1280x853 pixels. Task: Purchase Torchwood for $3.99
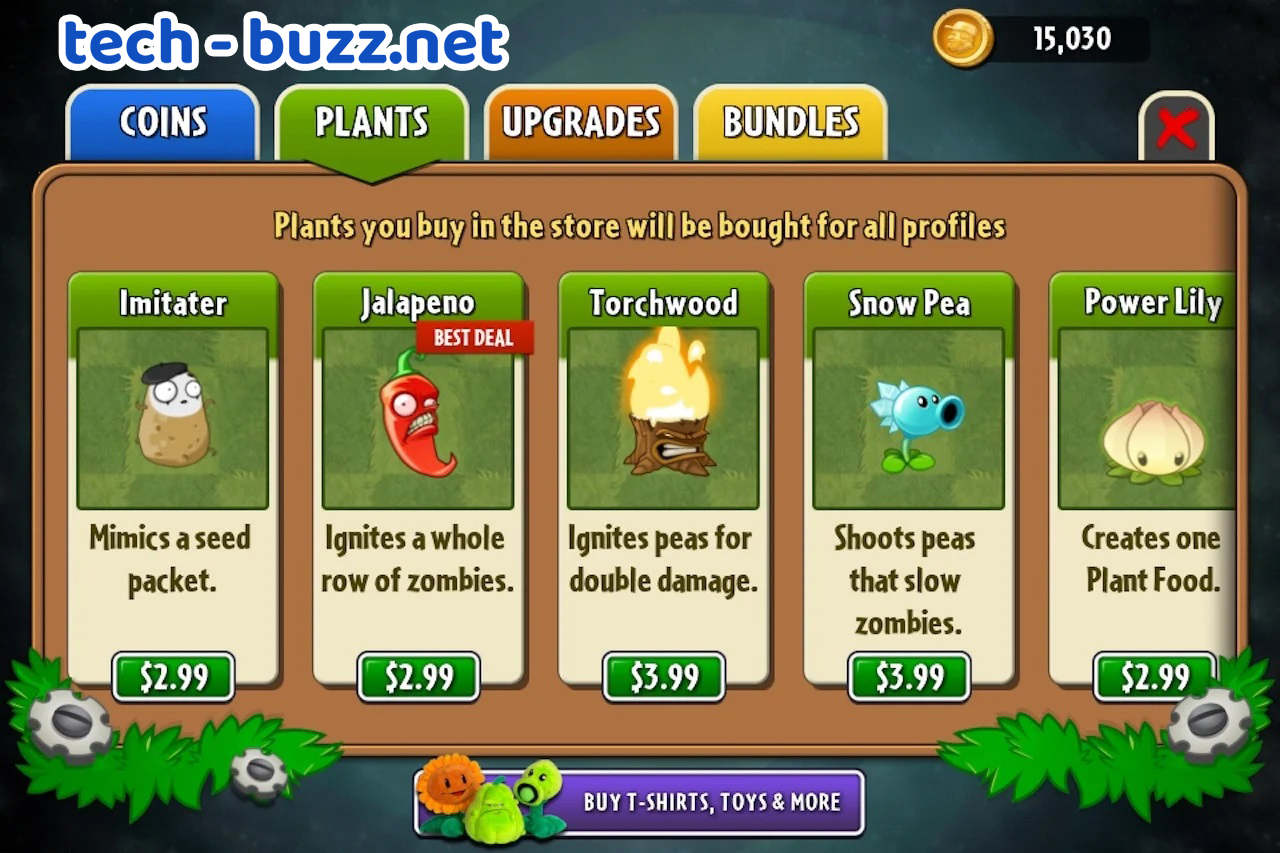point(663,677)
